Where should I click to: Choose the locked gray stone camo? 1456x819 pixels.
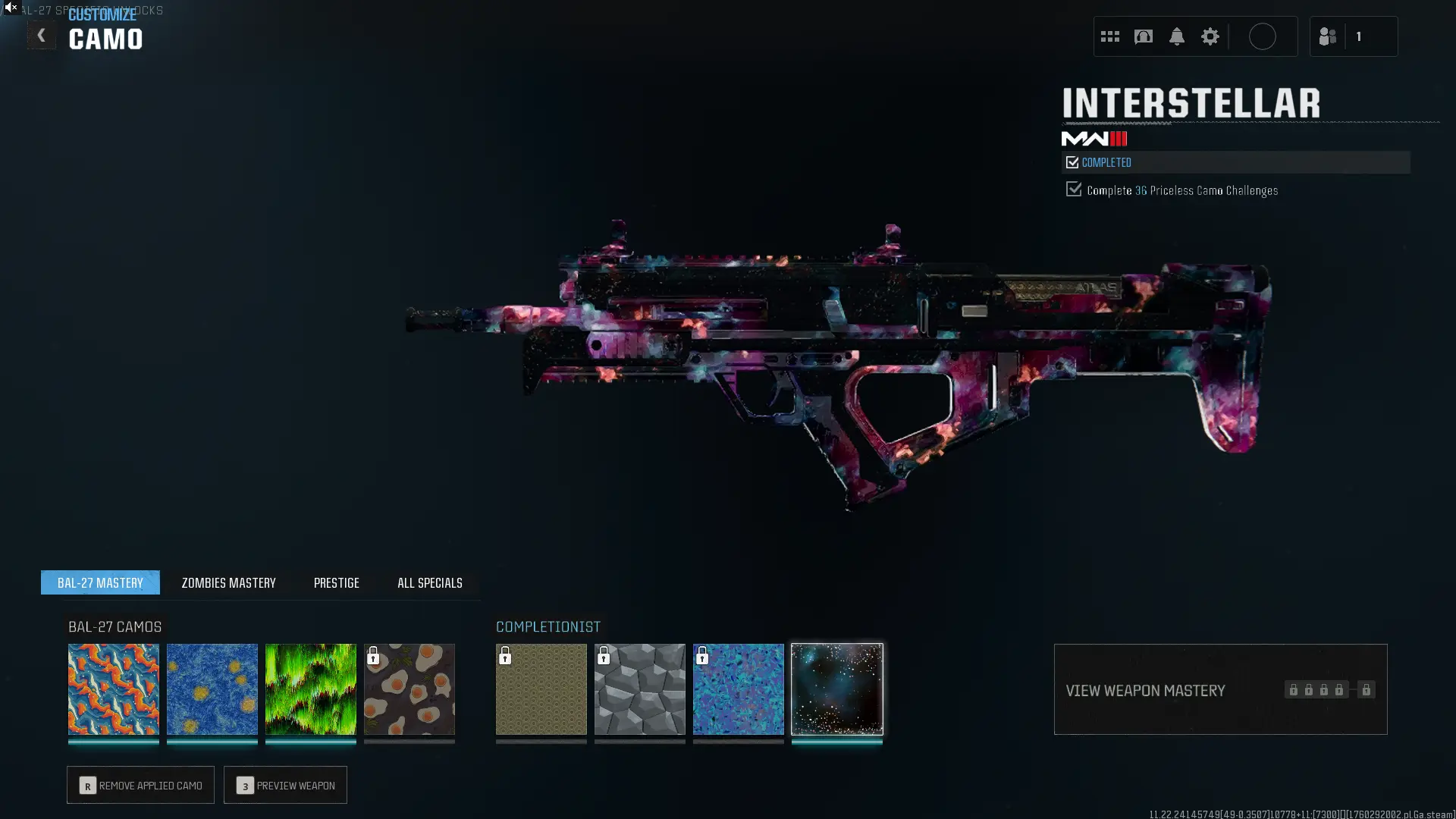tap(640, 689)
